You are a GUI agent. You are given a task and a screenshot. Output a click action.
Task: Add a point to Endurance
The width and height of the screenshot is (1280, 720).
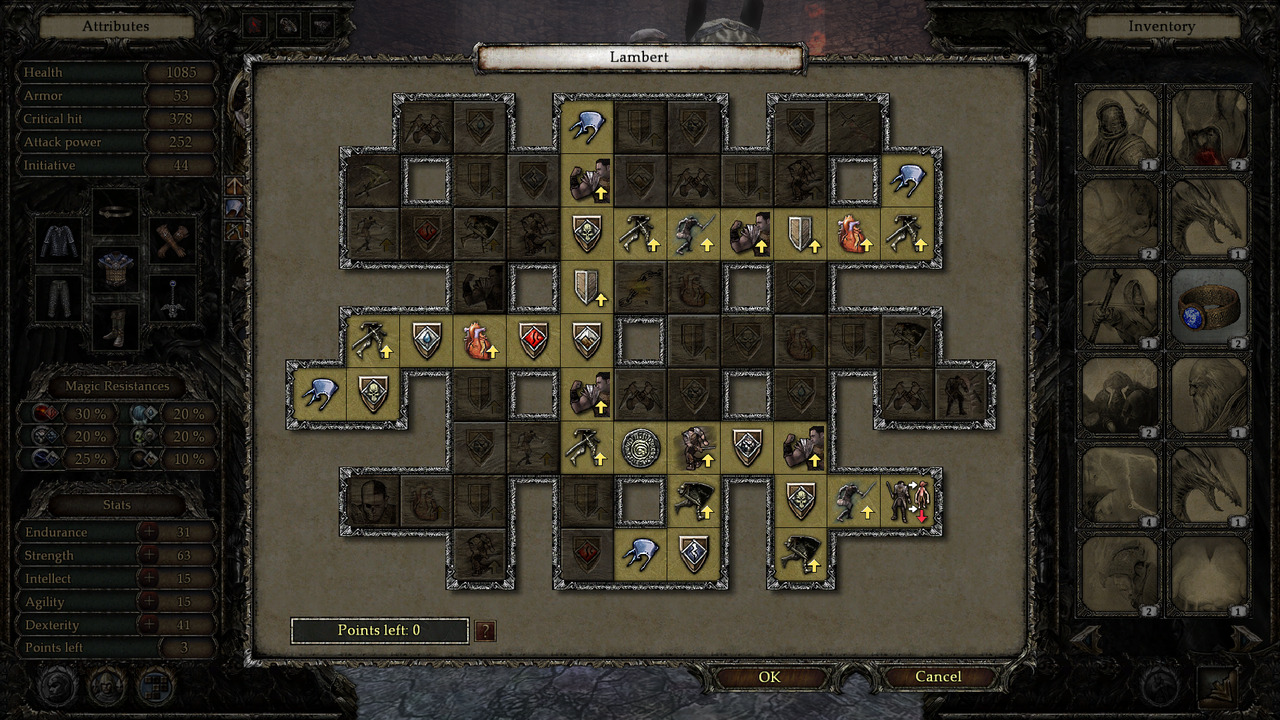[149, 532]
